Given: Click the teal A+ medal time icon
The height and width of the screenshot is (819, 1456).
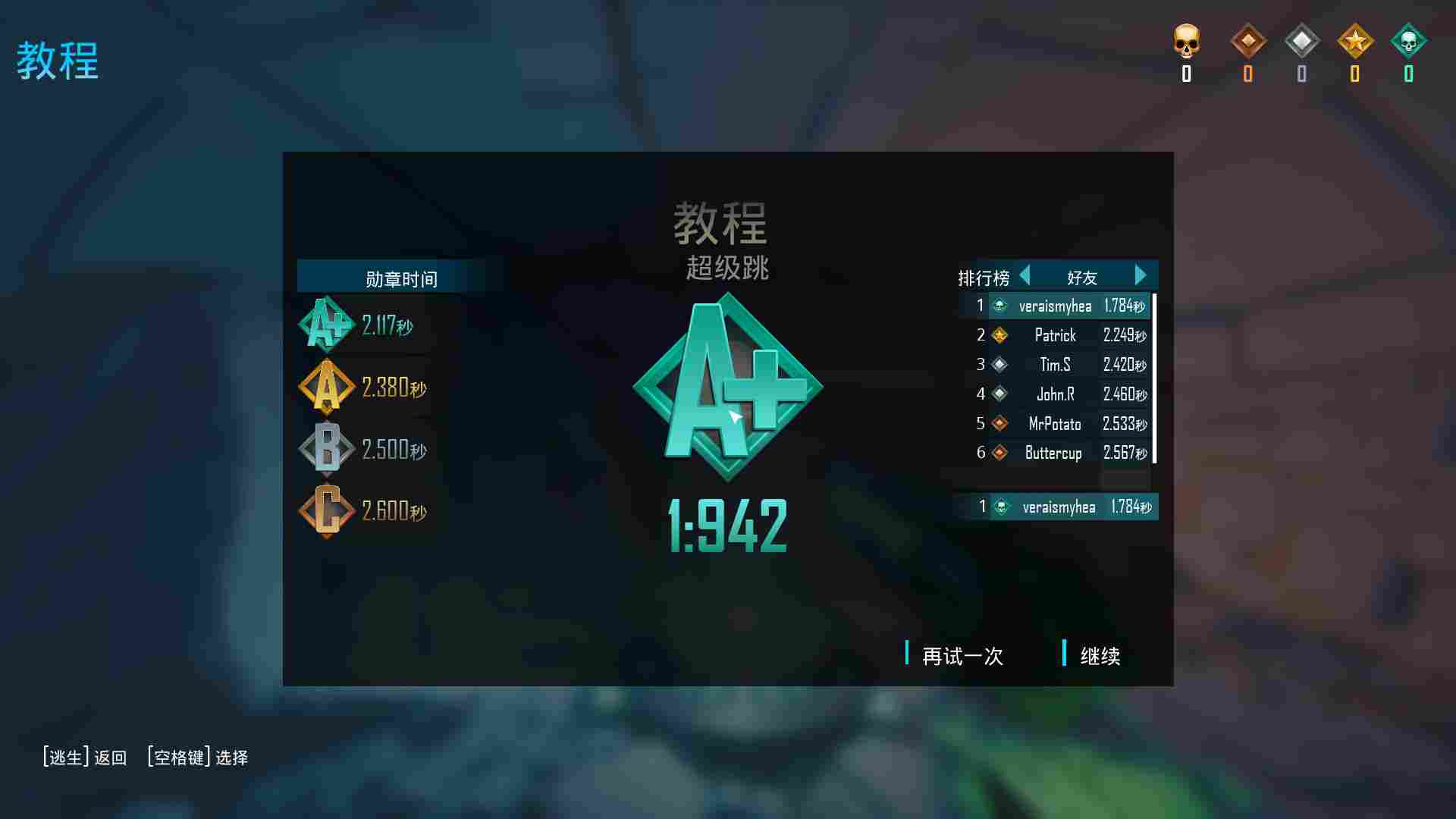Looking at the screenshot, I should coord(326,325).
